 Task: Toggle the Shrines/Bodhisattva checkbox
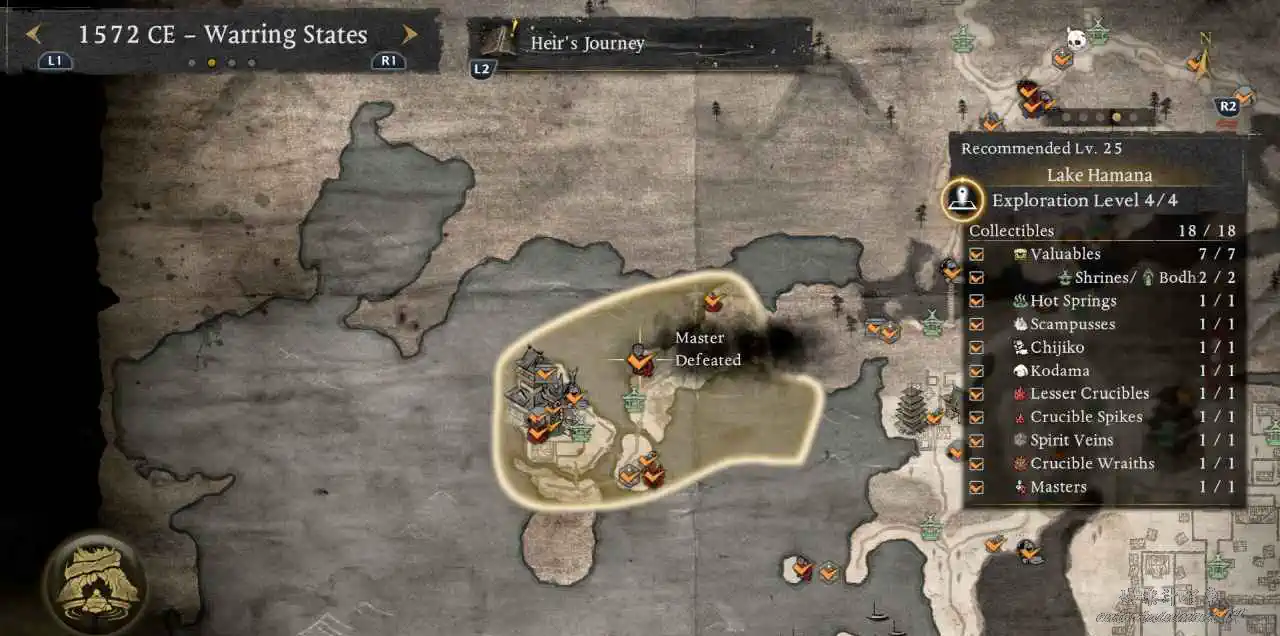[x=977, y=278]
